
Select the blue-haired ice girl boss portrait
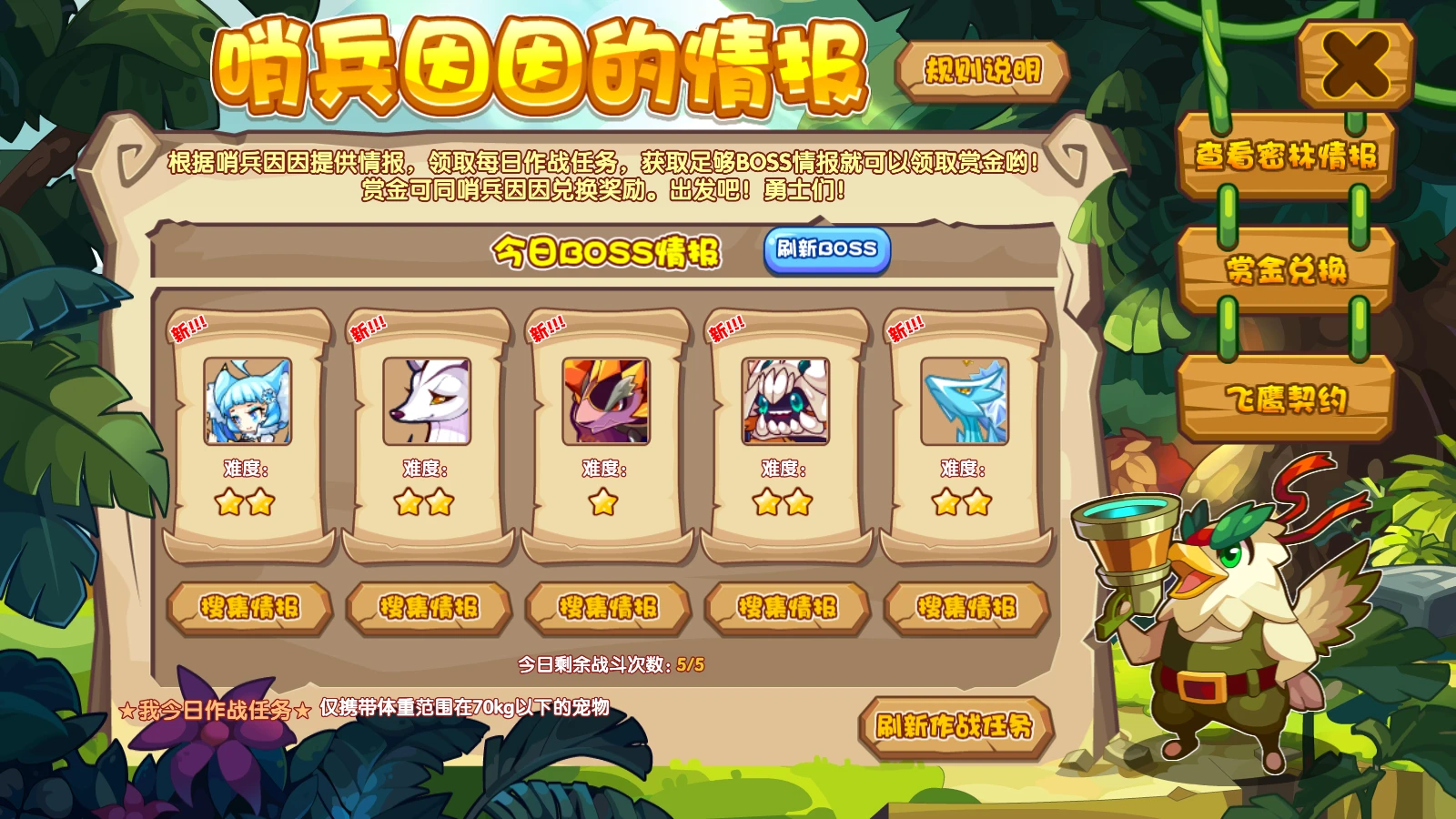pos(249,402)
